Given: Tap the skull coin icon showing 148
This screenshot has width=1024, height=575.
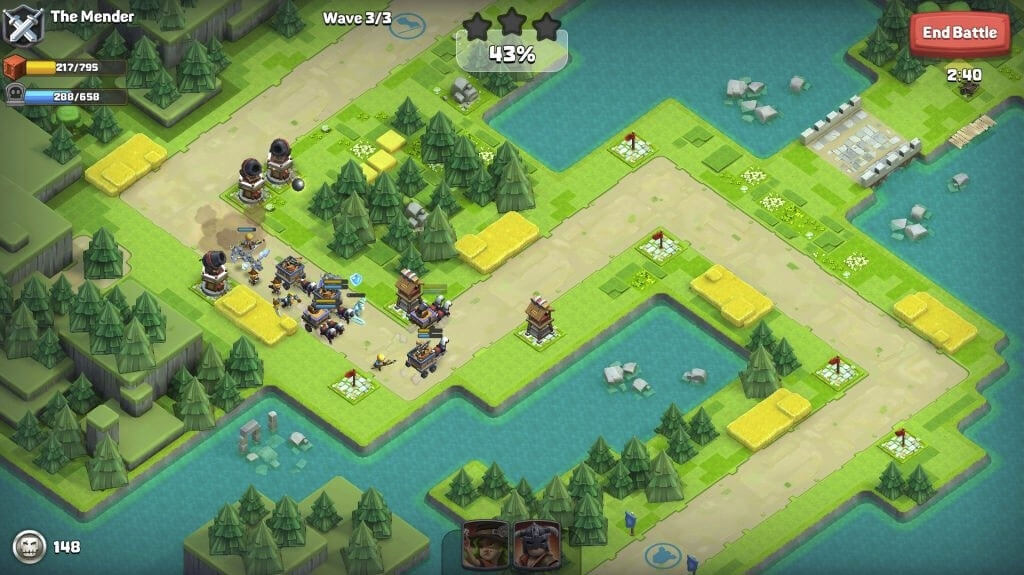Looking at the screenshot, I should [x=29, y=547].
